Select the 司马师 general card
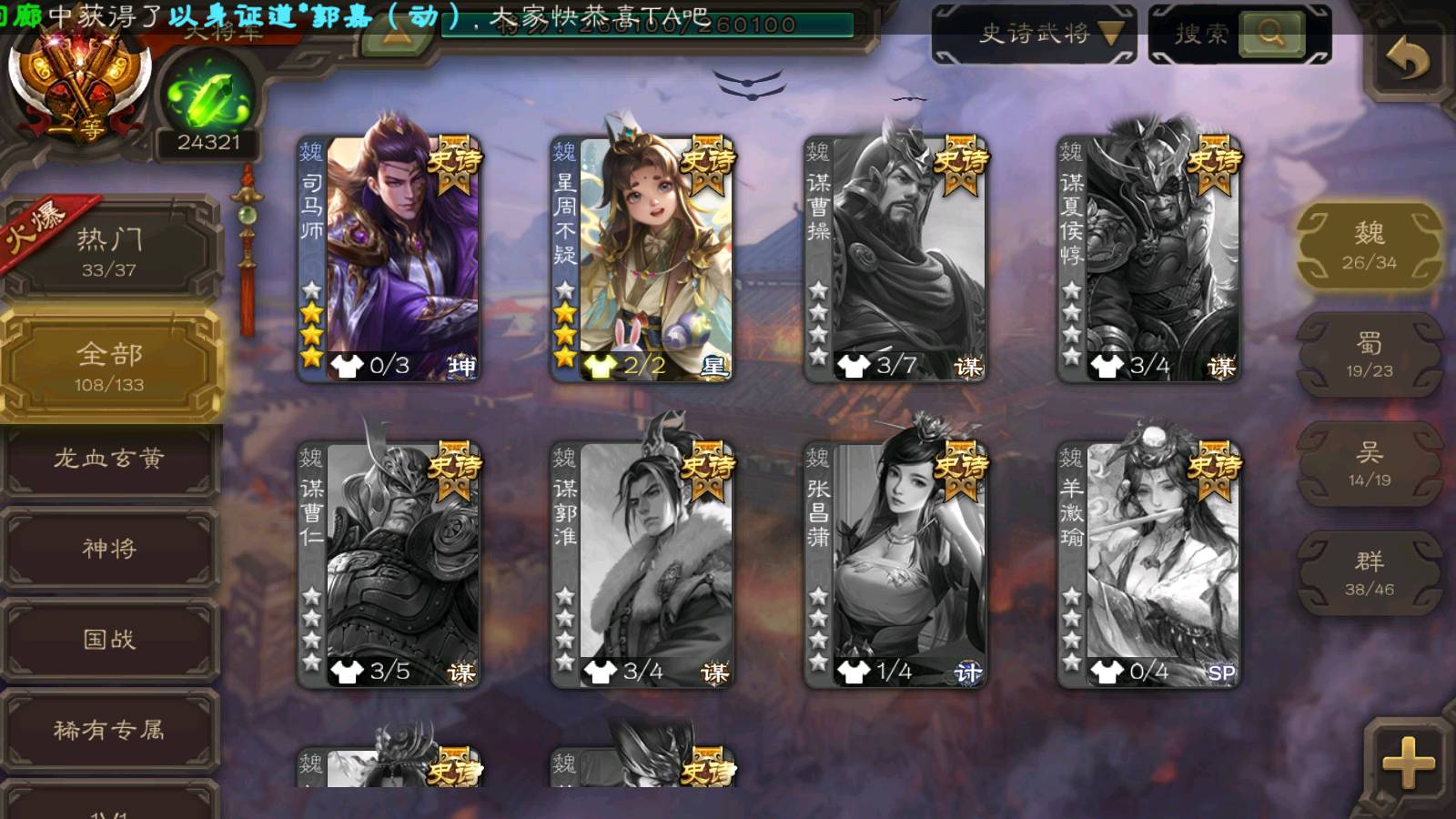Viewport: 1456px width, 819px height. click(x=389, y=258)
